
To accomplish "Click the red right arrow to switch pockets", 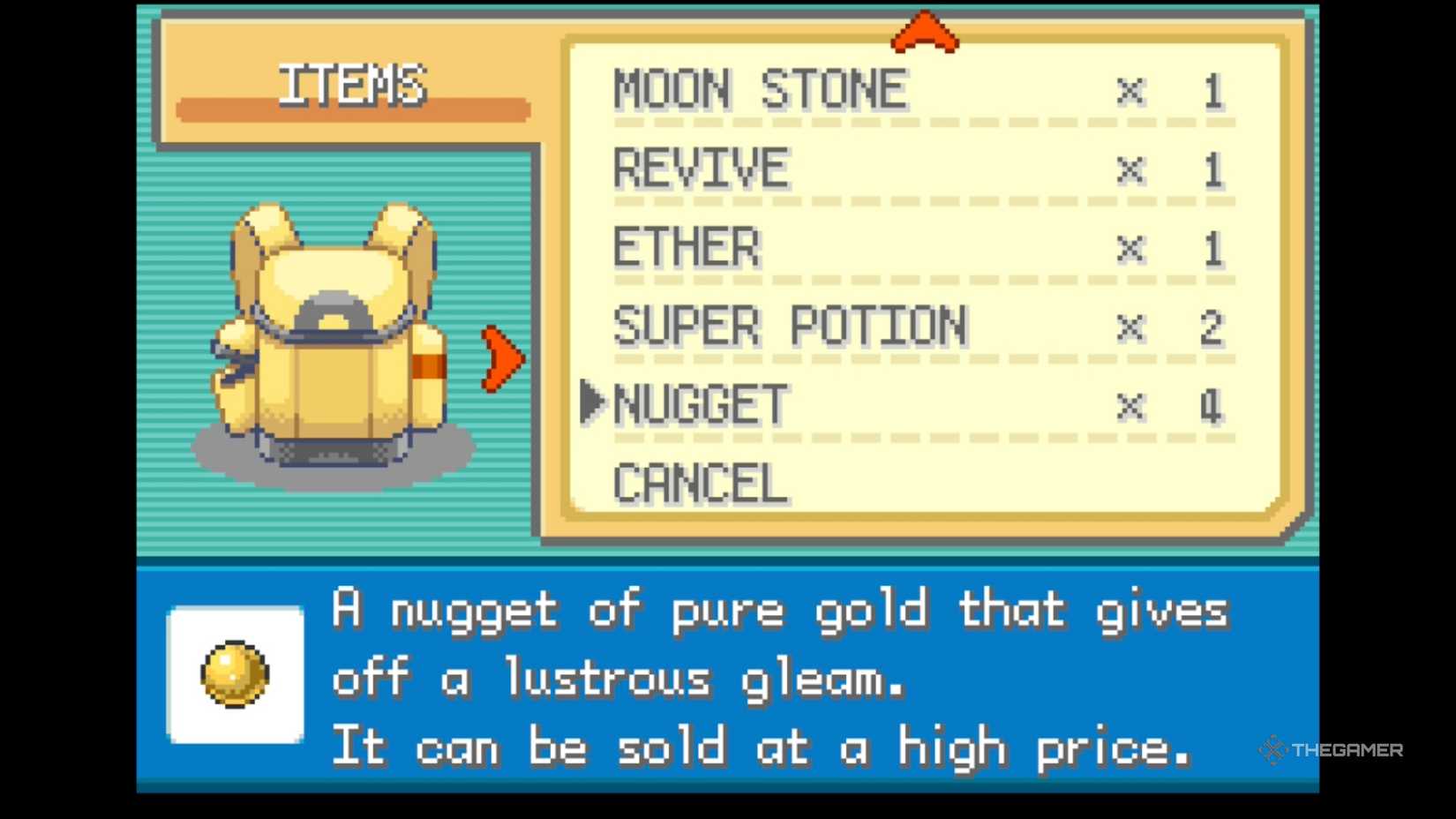I will point(499,357).
